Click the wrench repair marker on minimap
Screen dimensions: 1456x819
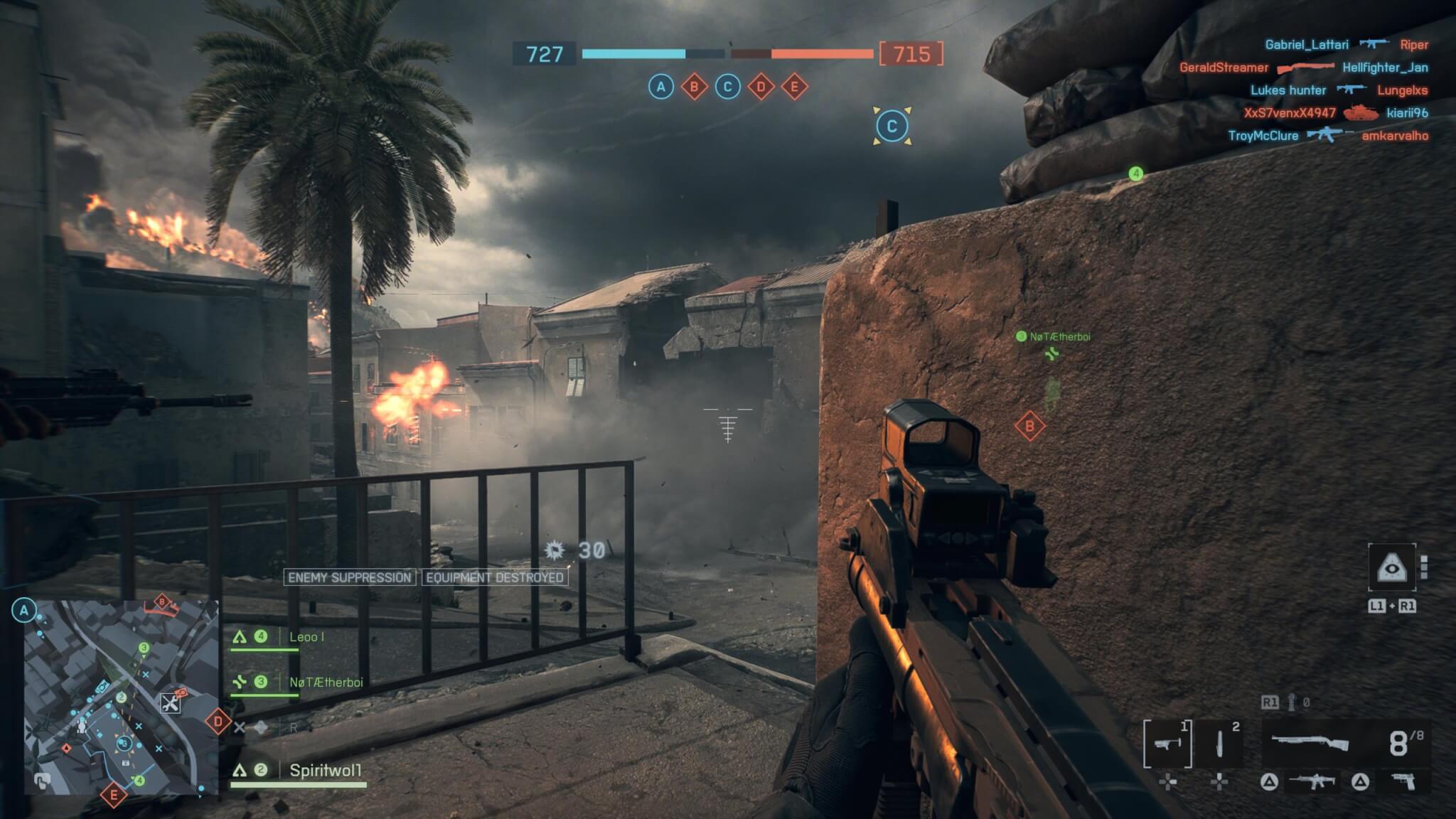pos(170,704)
